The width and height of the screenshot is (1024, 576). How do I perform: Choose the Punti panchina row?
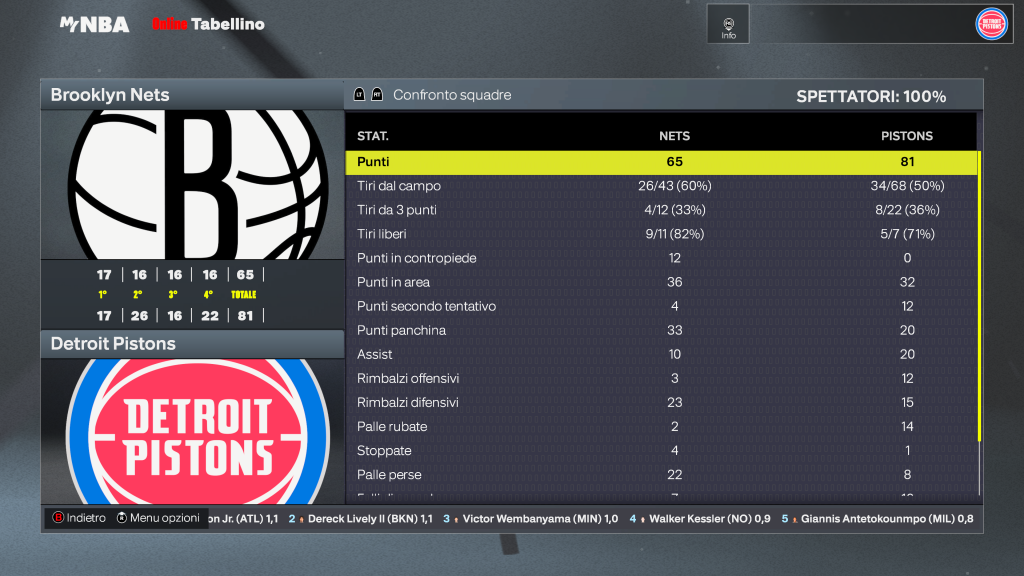(x=661, y=330)
